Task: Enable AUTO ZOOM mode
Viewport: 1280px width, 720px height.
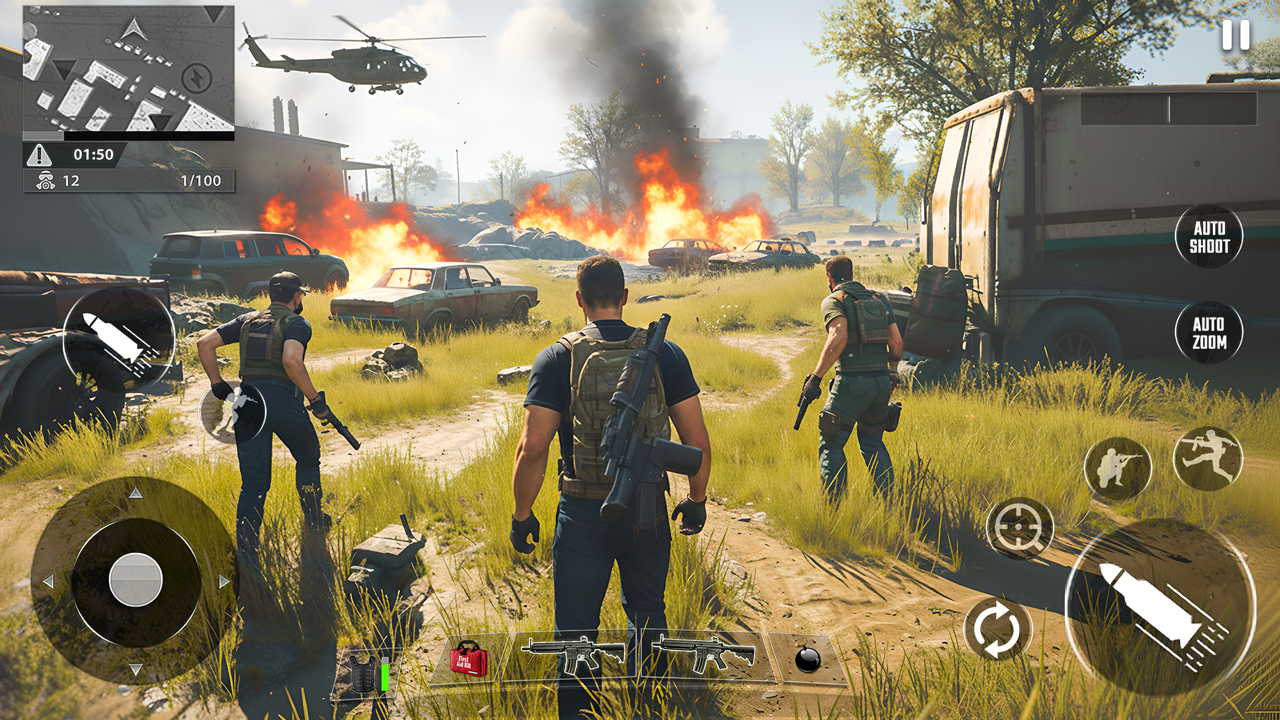Action: 1210,332
